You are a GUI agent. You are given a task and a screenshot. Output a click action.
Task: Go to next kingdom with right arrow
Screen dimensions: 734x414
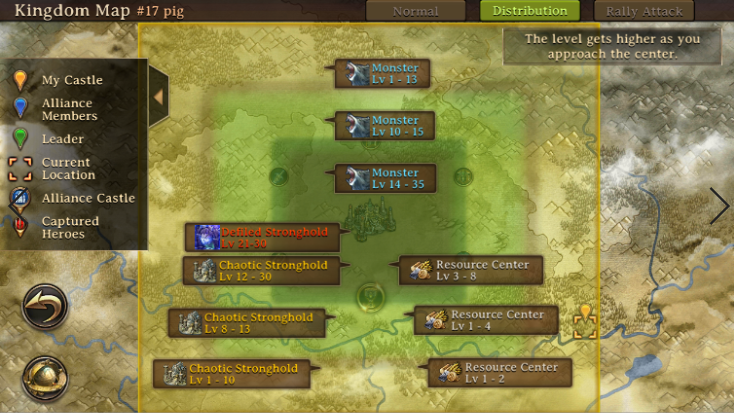point(720,205)
